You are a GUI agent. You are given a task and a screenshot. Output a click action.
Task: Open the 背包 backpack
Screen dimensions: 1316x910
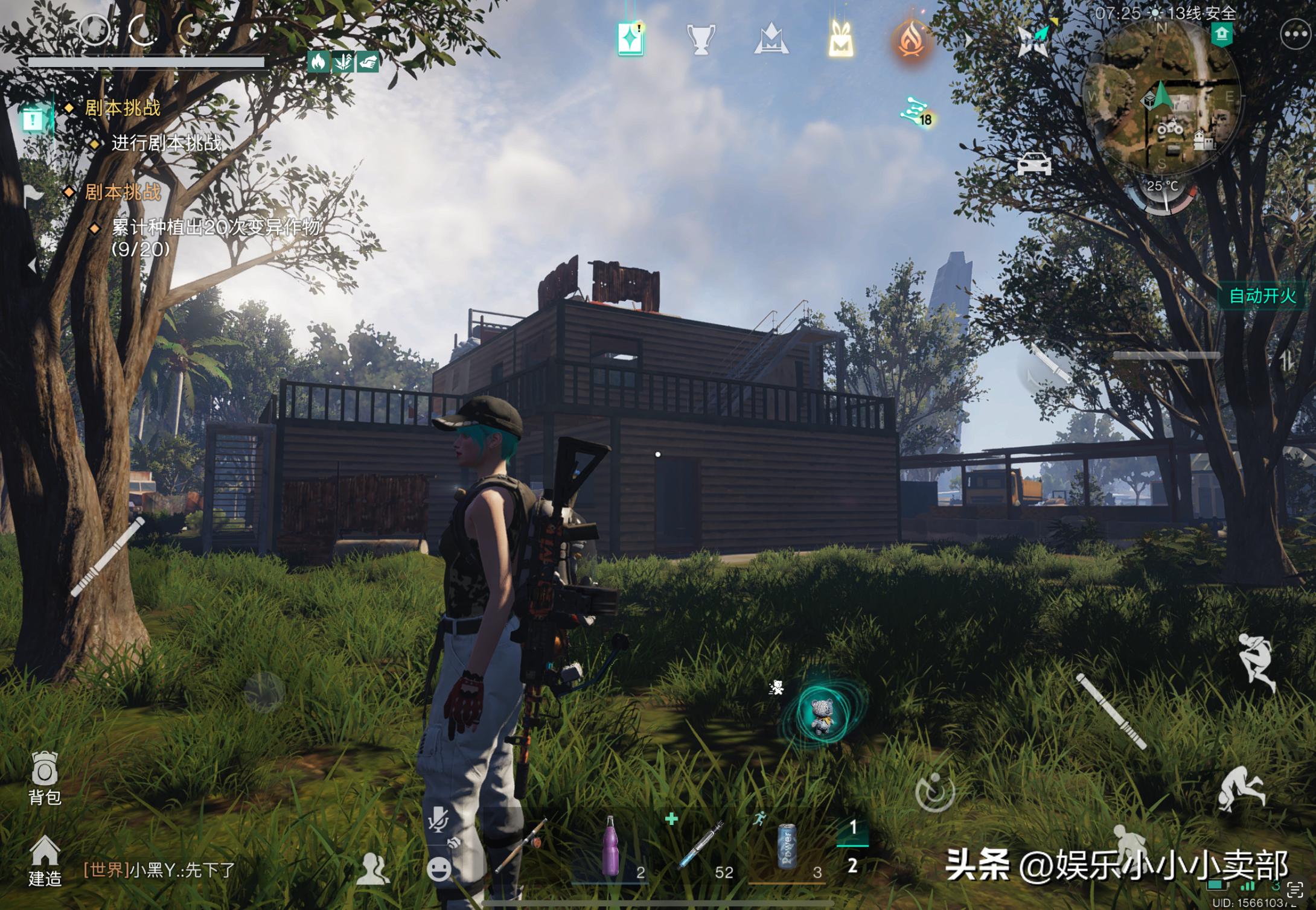(x=45, y=778)
